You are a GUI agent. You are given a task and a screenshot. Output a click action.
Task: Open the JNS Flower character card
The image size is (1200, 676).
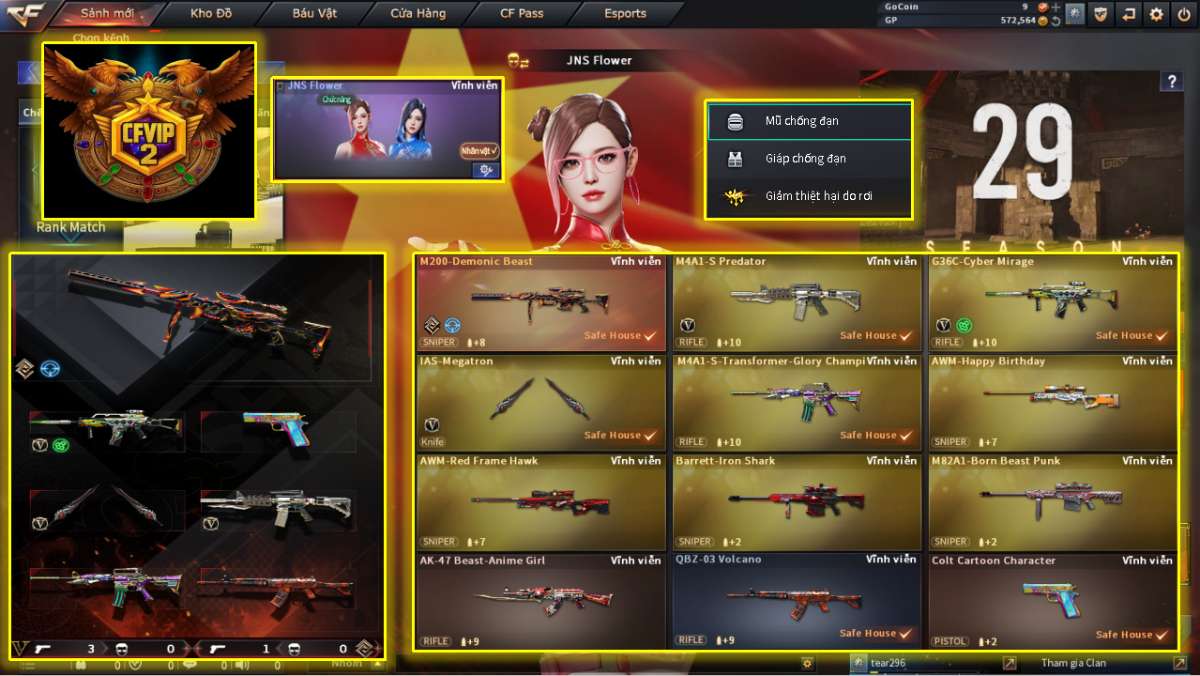387,130
